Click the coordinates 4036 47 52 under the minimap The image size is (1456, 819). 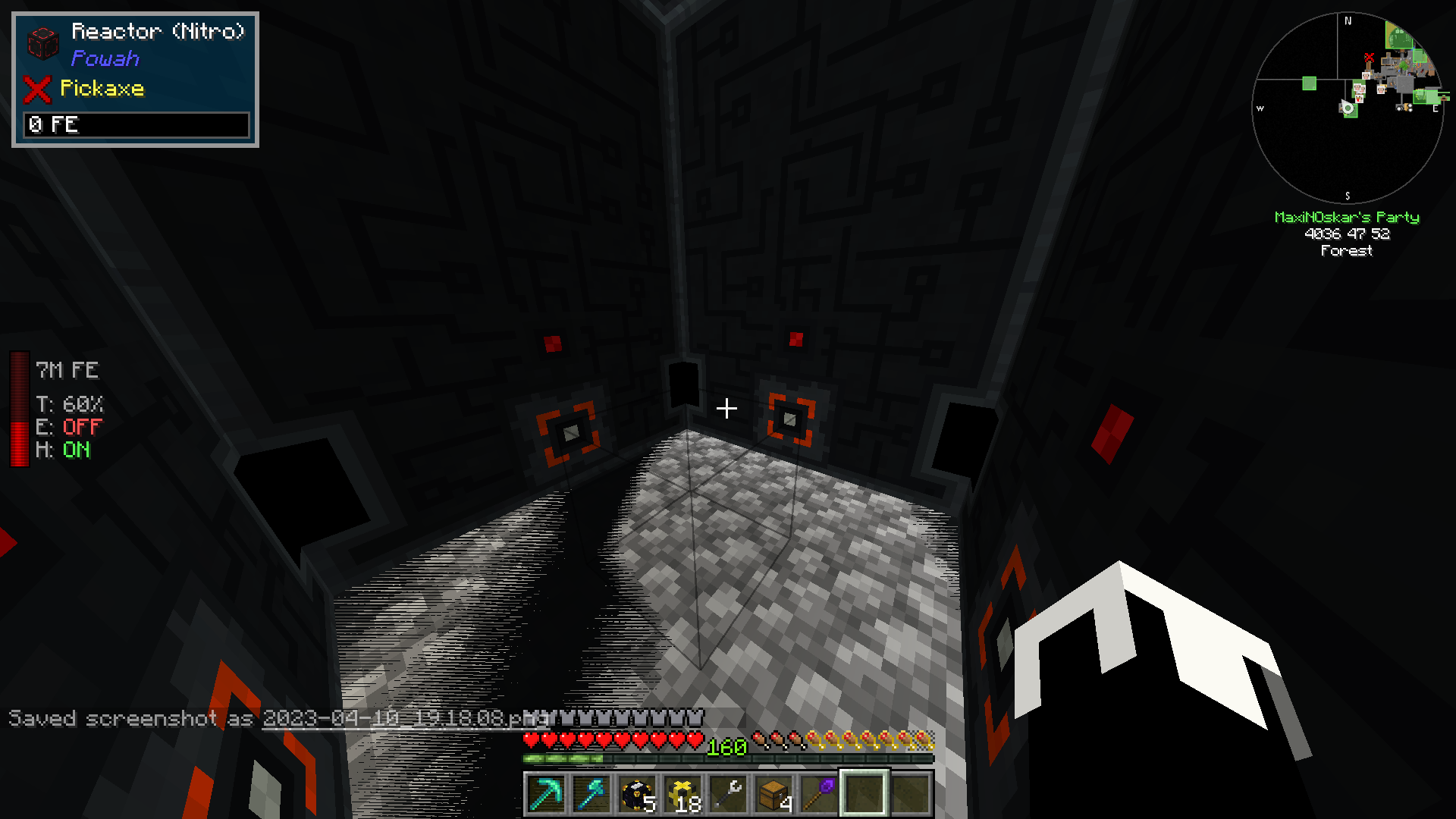coord(1347,234)
